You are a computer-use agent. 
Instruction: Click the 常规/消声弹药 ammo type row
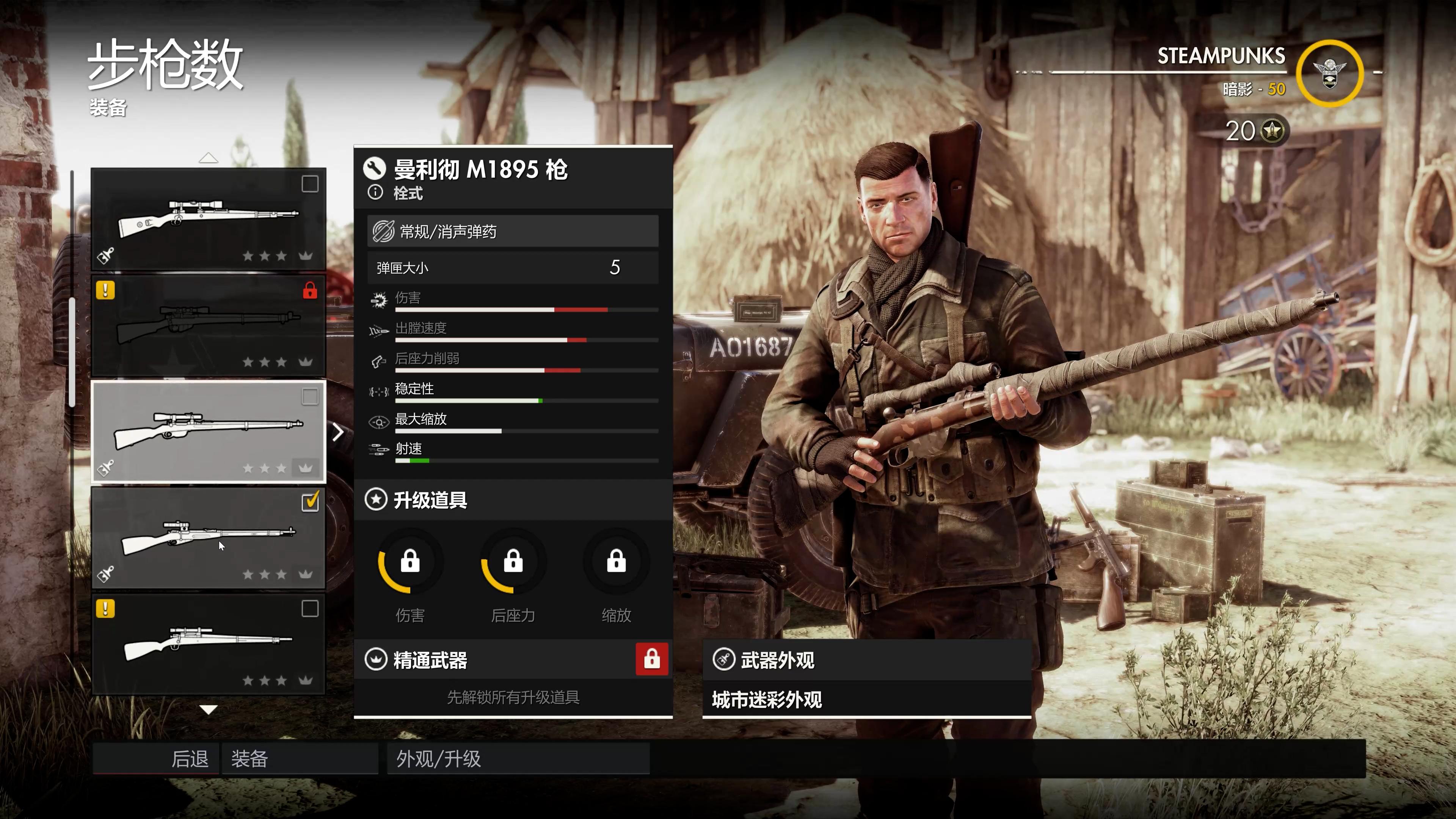pyautogui.click(x=513, y=231)
